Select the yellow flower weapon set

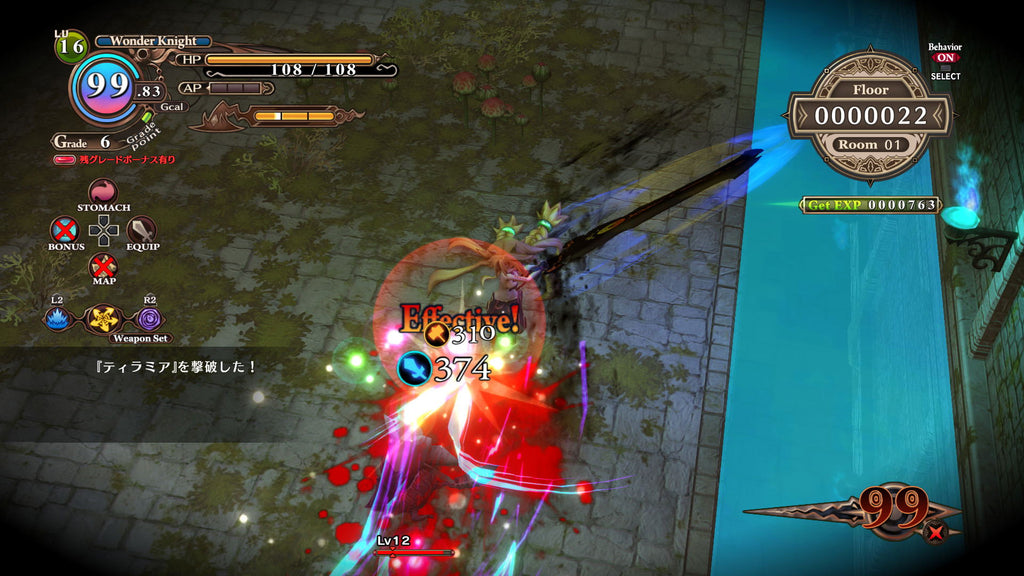(103, 318)
